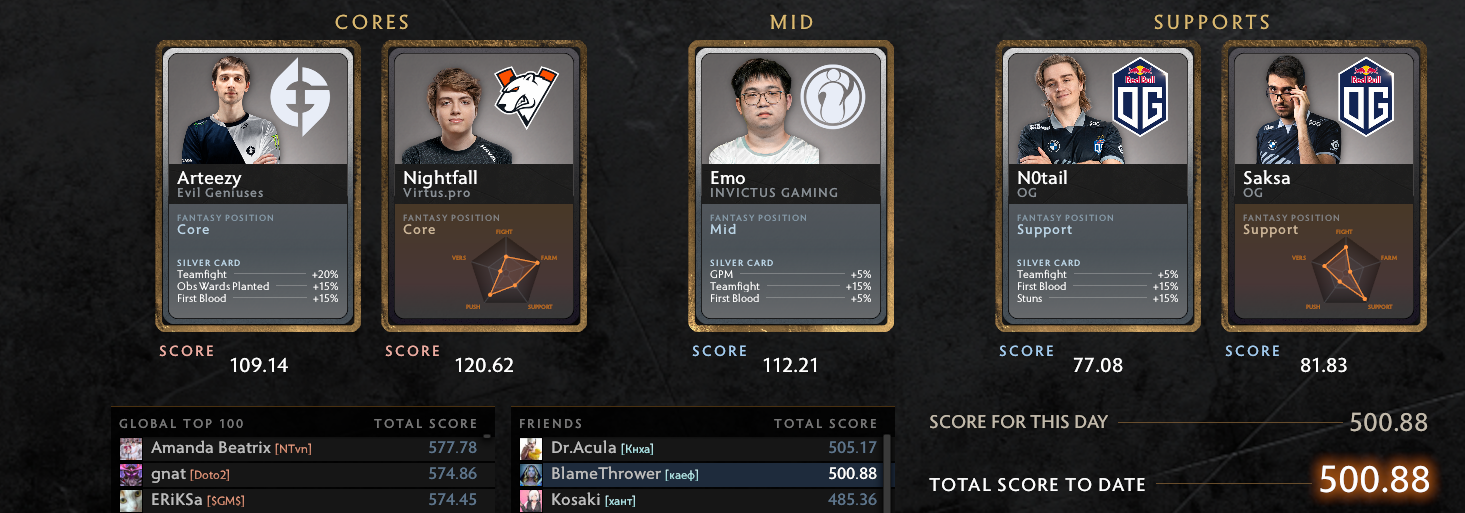The width and height of the screenshot is (1465, 513).
Task: Click ERiKSa leaderboard entry
Action: point(300,499)
